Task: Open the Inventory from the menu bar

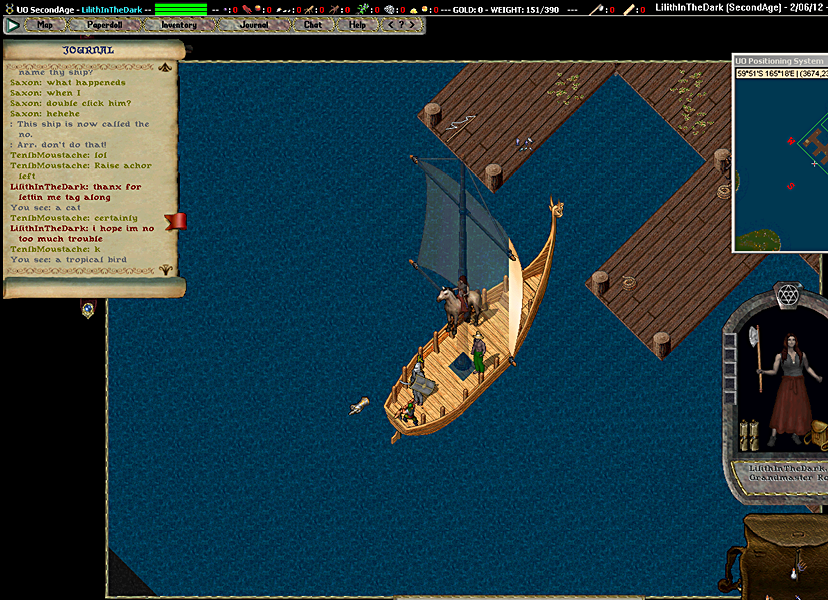Action: coord(179,25)
